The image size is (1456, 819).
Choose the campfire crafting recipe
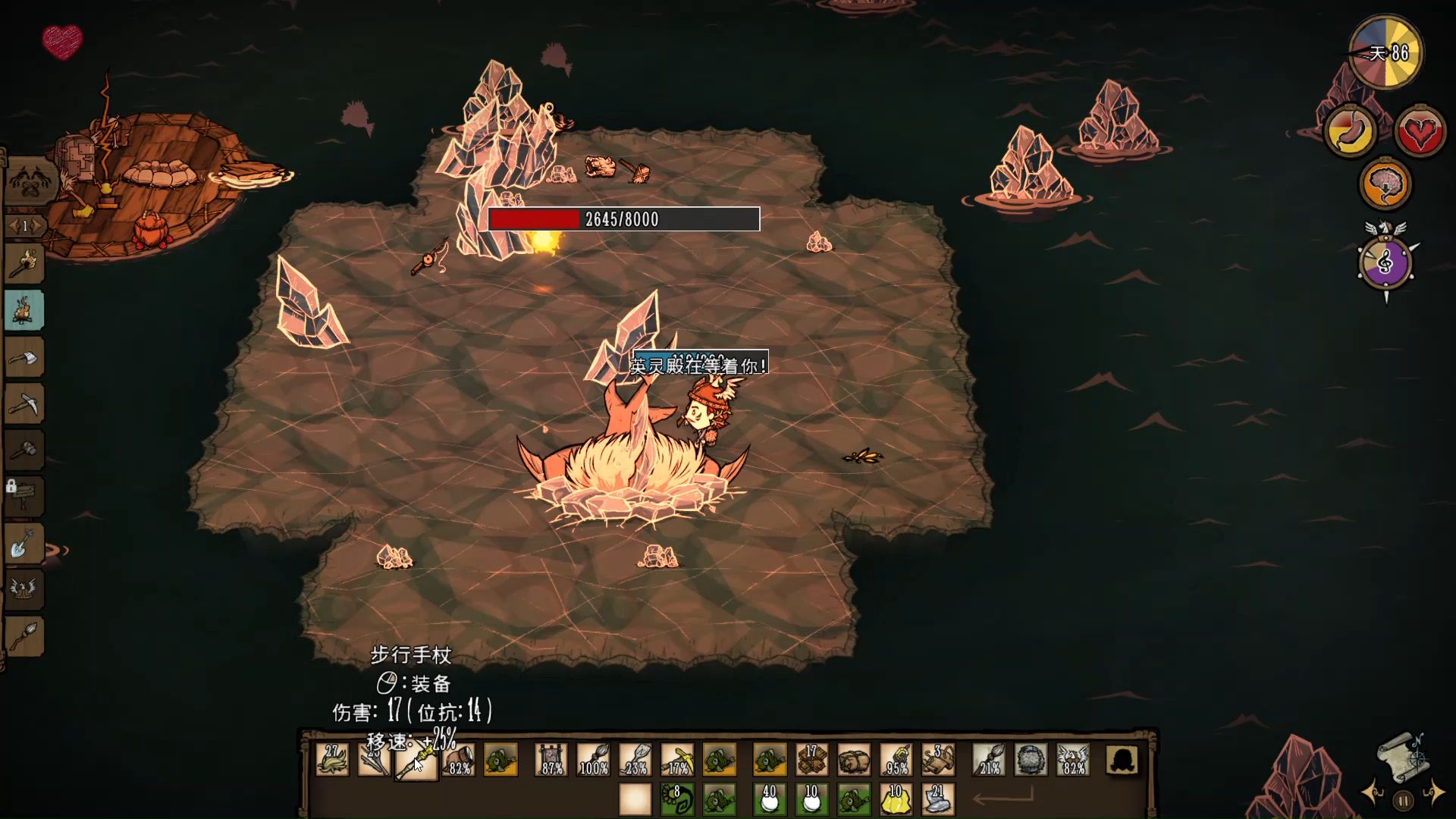tap(24, 311)
